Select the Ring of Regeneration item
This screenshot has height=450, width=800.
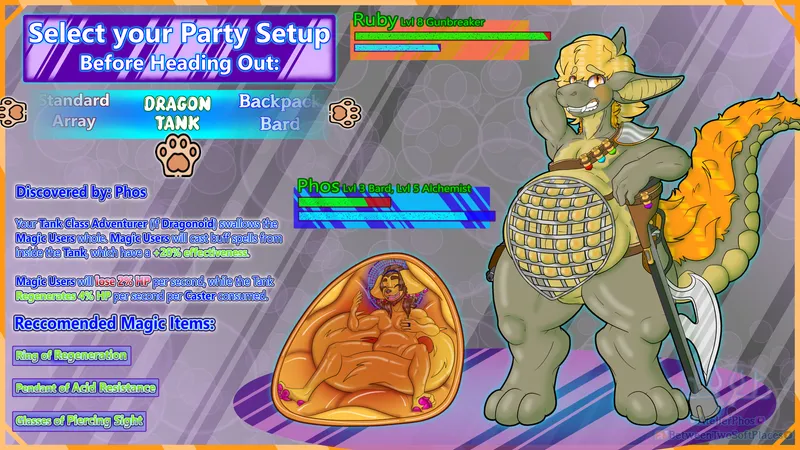click(x=72, y=355)
